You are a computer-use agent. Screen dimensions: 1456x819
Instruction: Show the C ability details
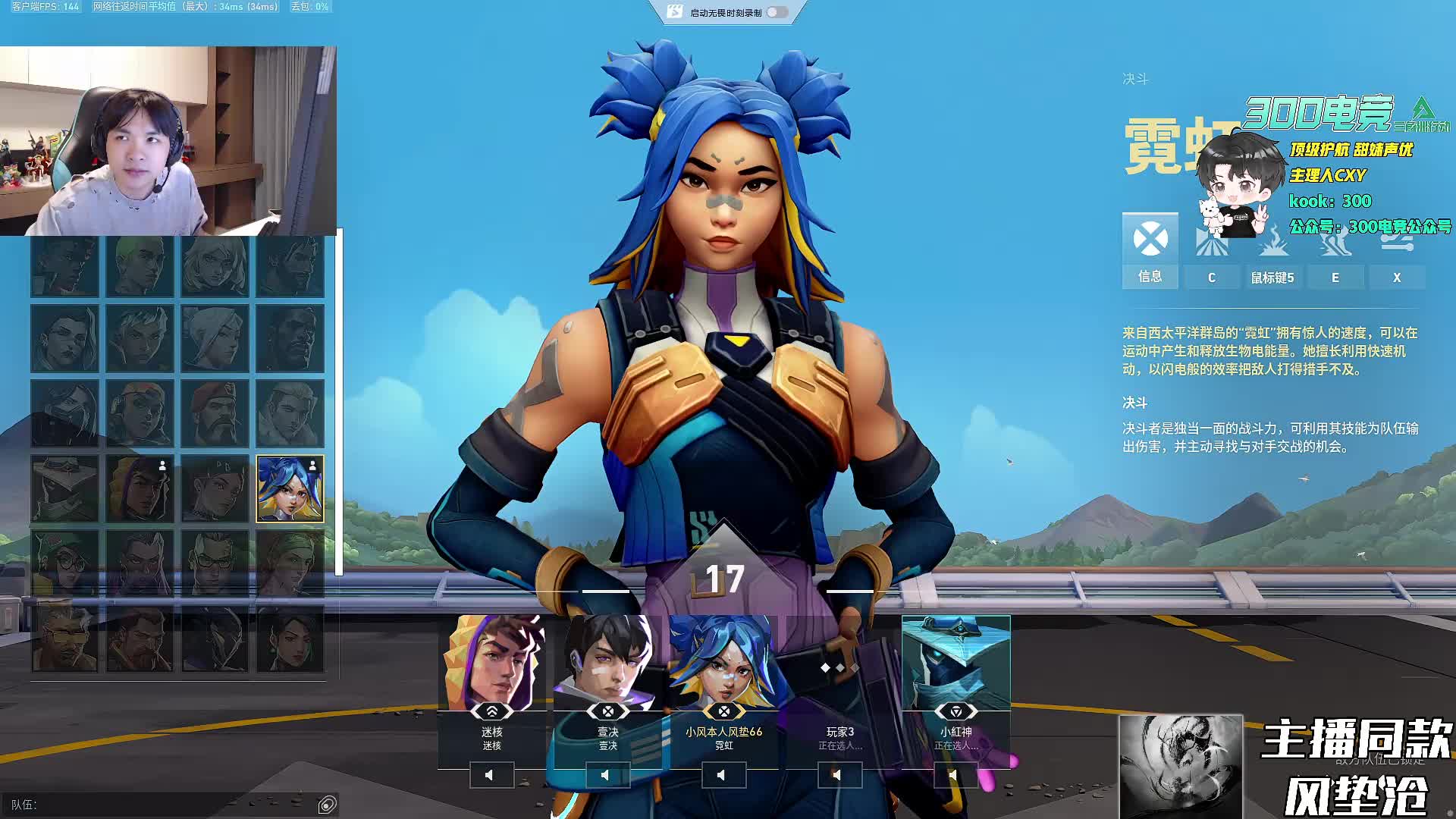(1211, 277)
